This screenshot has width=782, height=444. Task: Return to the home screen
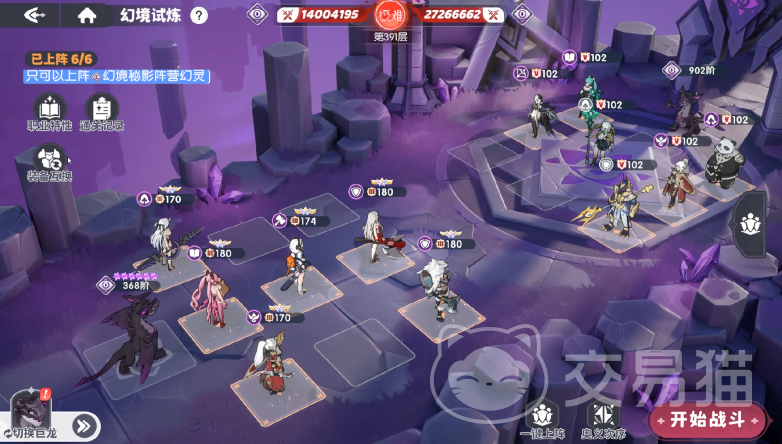[87, 15]
